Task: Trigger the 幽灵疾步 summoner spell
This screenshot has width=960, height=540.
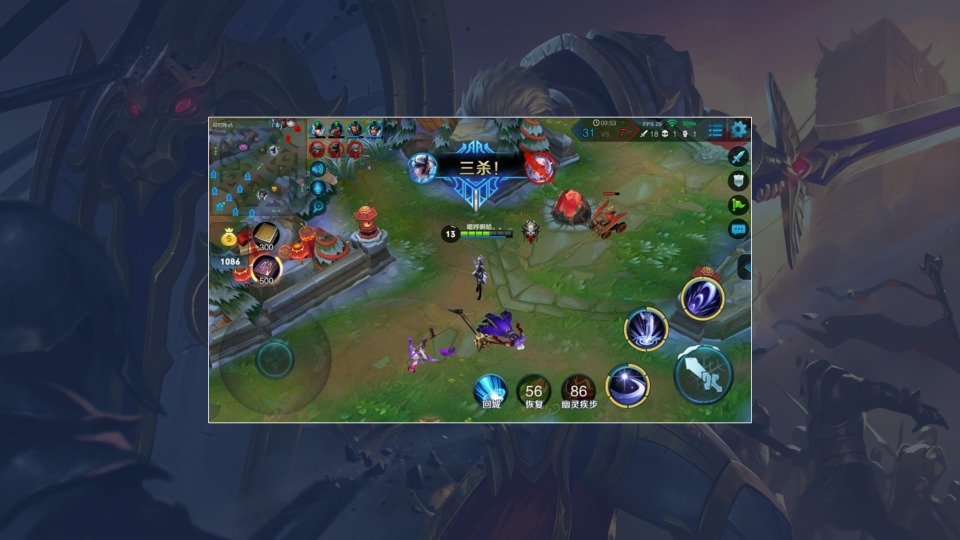Action: click(x=578, y=390)
